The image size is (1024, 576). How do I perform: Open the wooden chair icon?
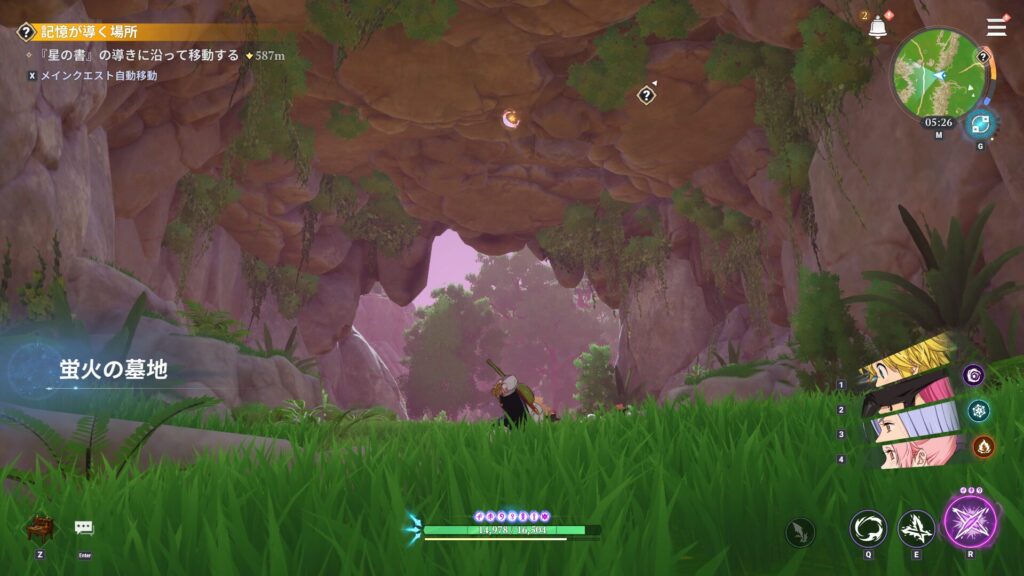[40, 526]
